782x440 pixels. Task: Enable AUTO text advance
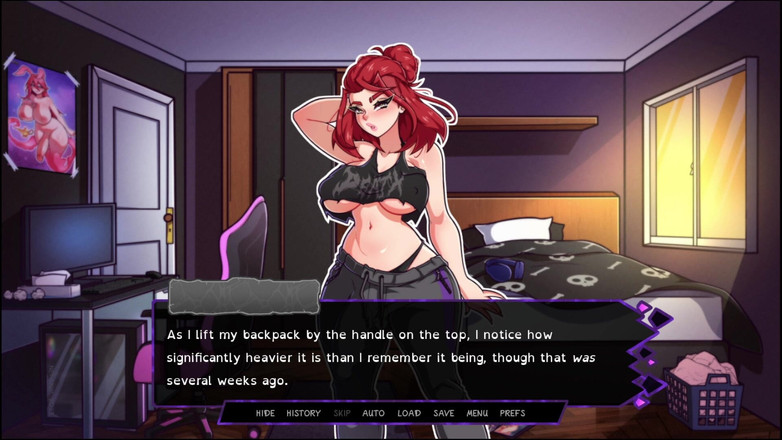click(373, 413)
